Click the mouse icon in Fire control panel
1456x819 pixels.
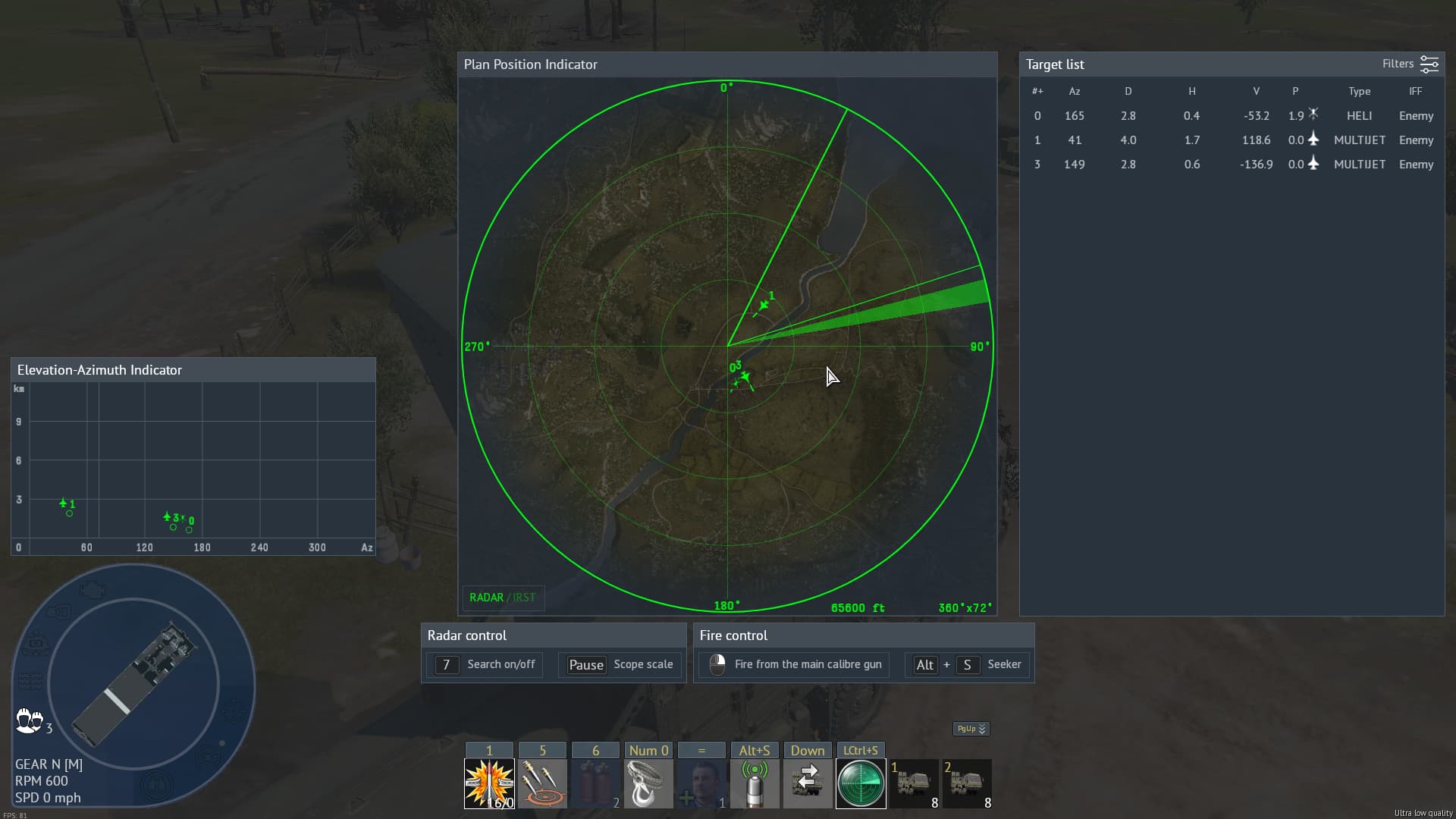tap(719, 664)
